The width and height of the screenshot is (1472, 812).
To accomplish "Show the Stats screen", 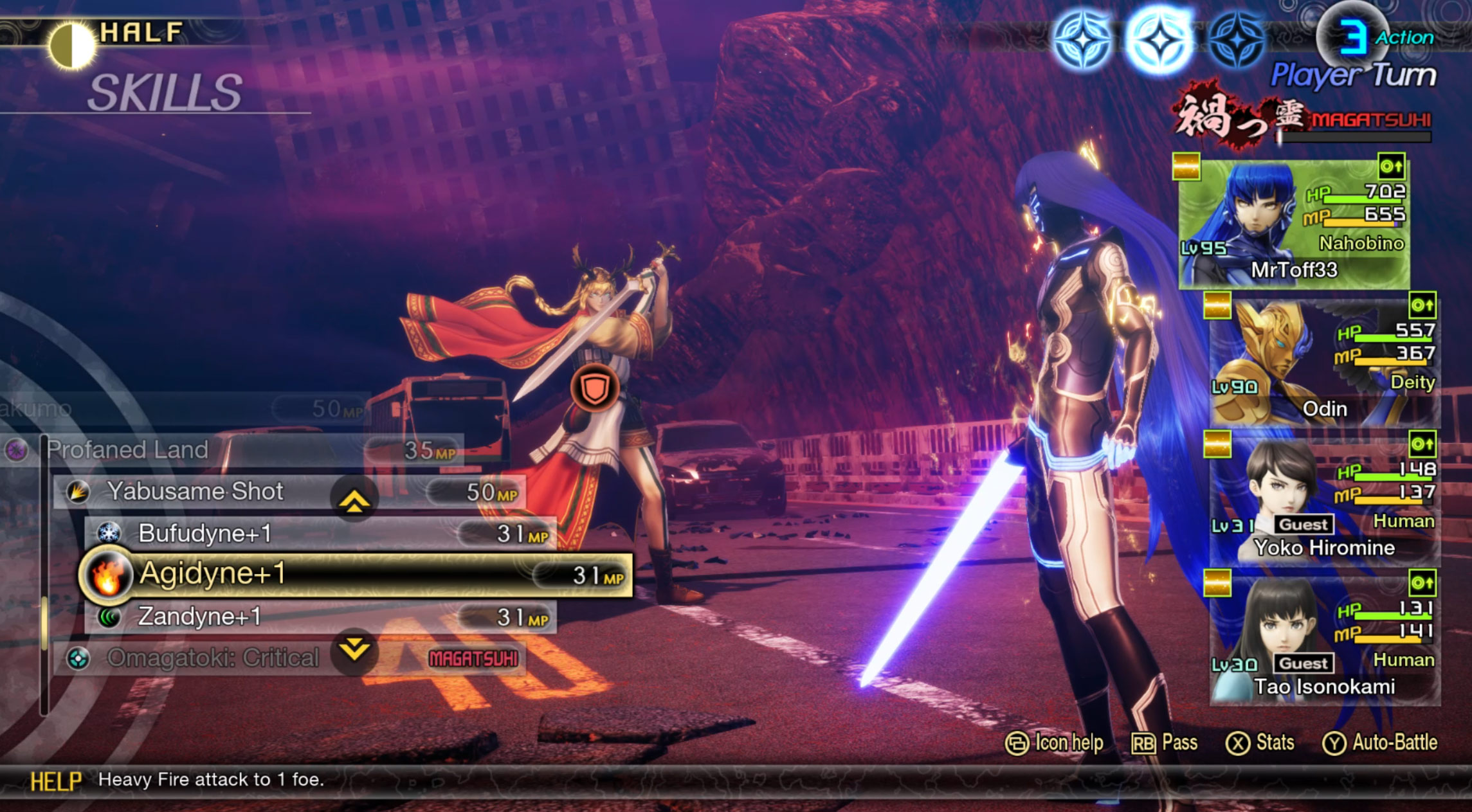I will click(1260, 743).
